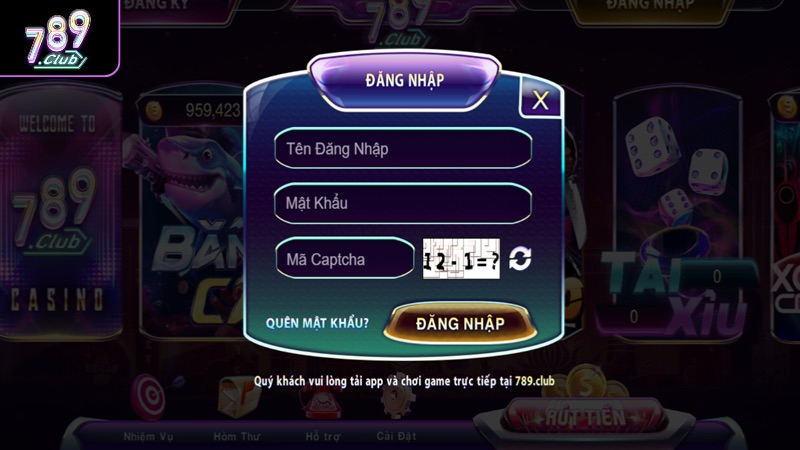
Task: Tap the RÚT TIỀN withdraw button
Action: pyautogui.click(x=590, y=414)
